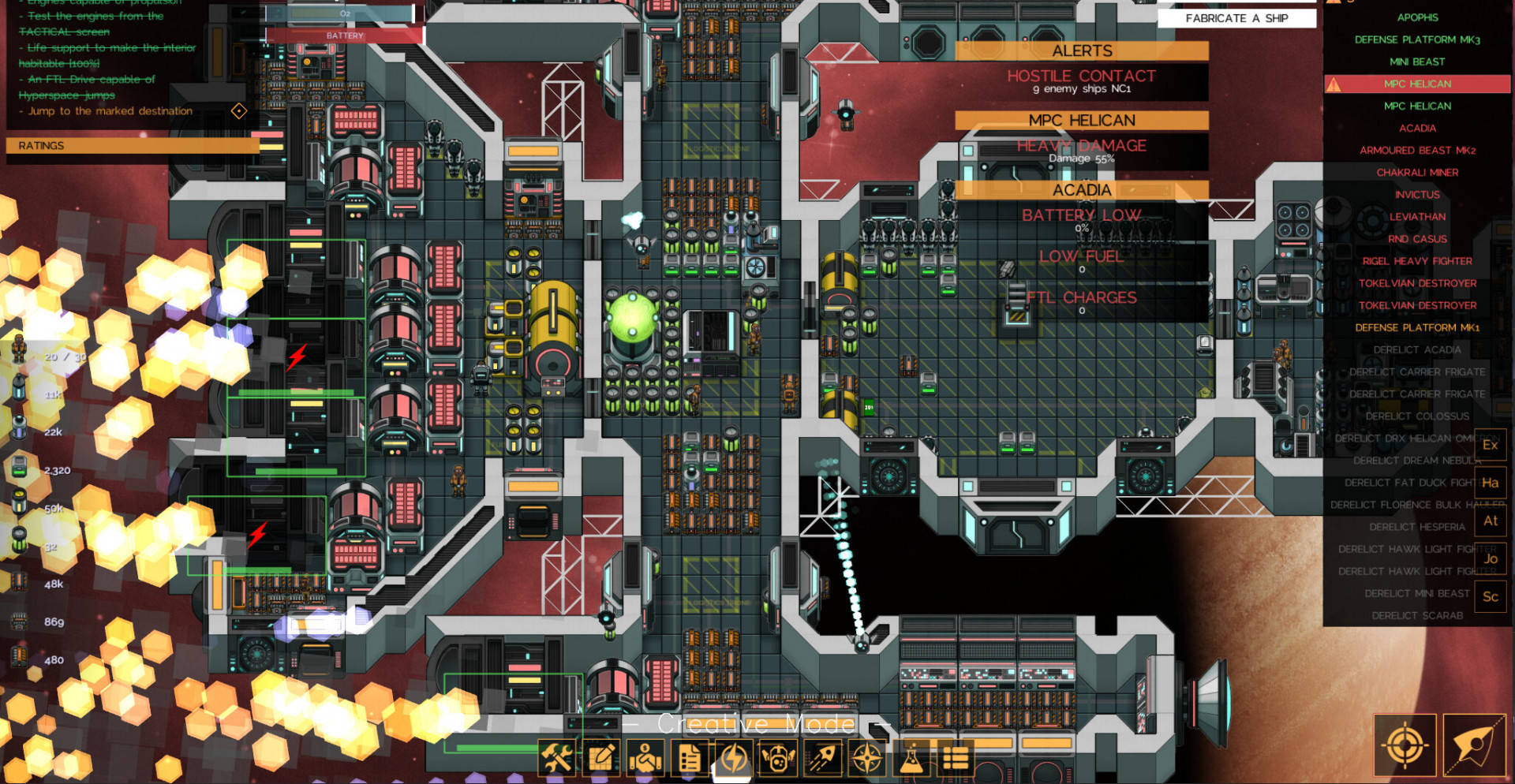Select Defense Platform MK3 from ship list
1515x784 pixels.
click(1417, 39)
